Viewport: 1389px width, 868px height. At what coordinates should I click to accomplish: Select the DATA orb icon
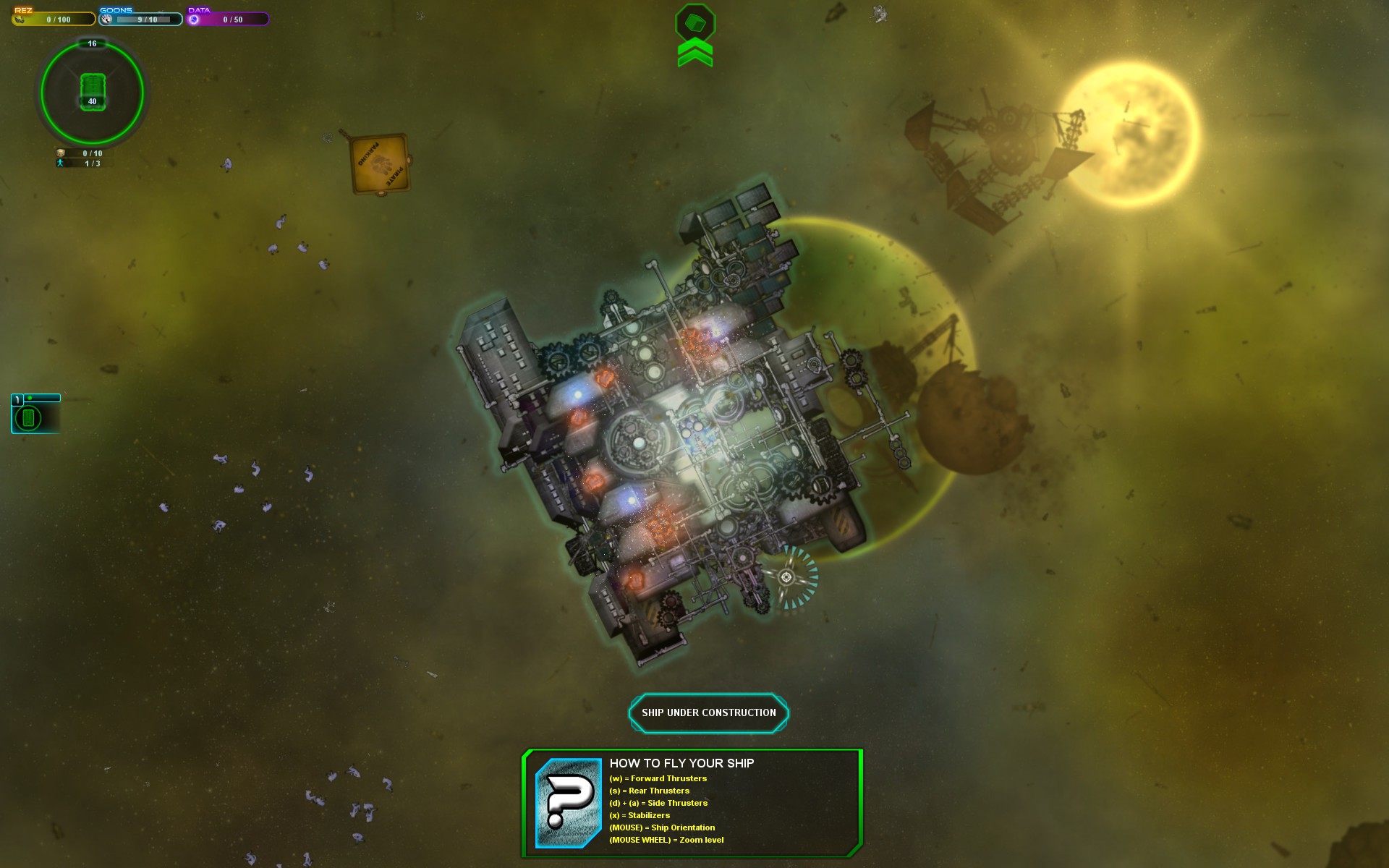pos(192,19)
